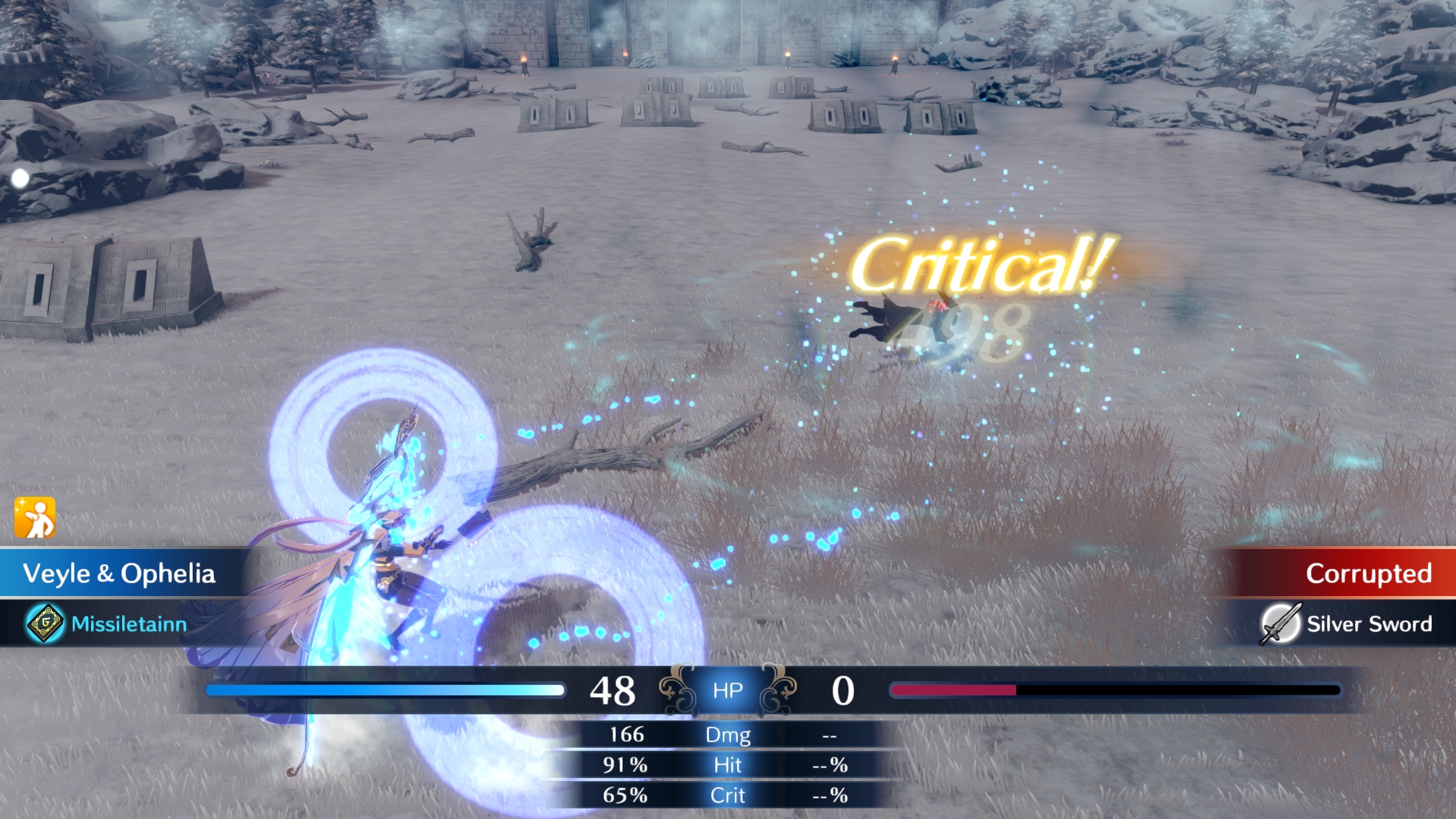Viewport: 1456px width, 819px height.
Task: Select the Silver Sword weapon icon
Action: (1280, 623)
